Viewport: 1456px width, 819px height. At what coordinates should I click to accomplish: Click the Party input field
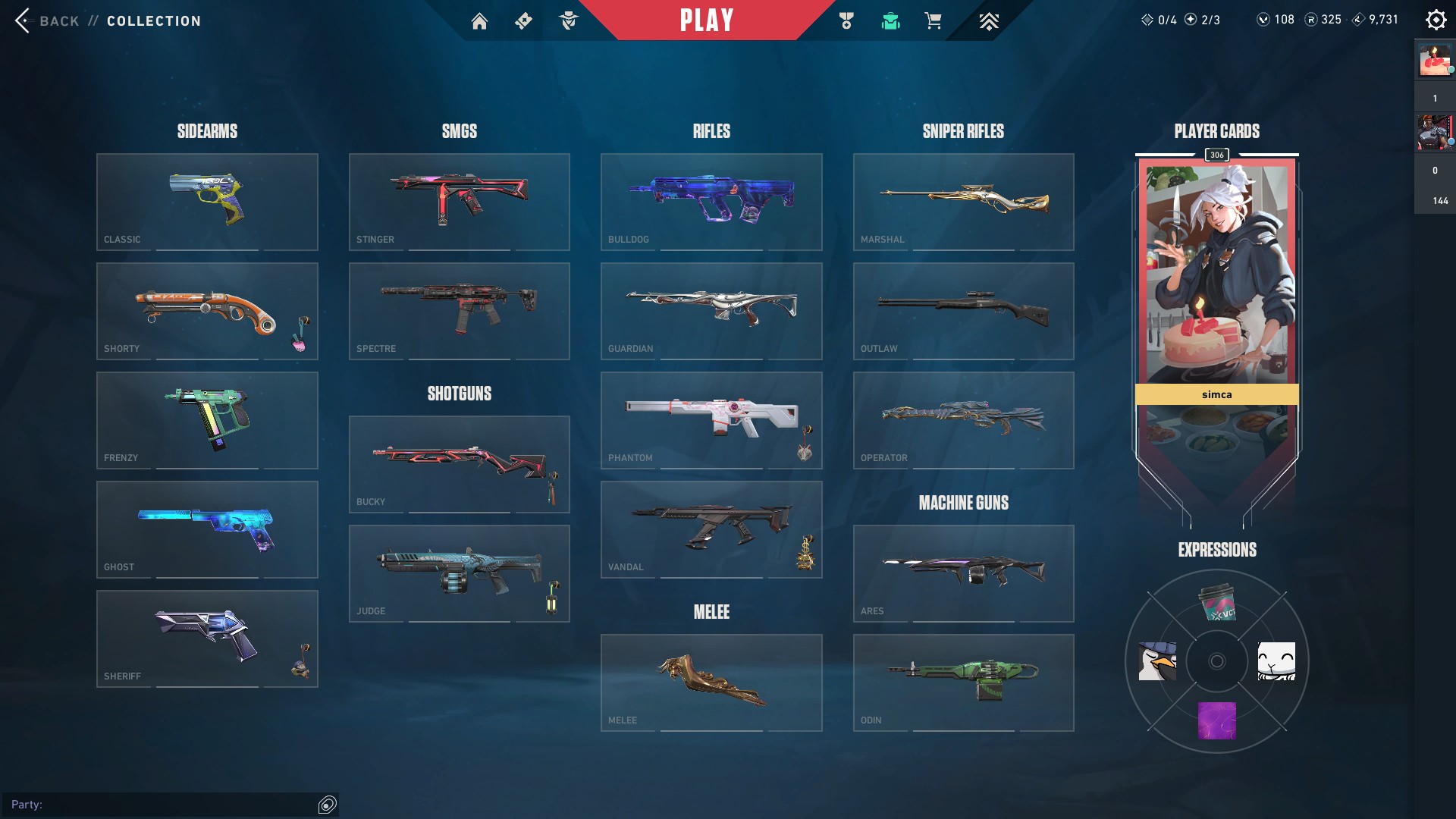pos(167,805)
